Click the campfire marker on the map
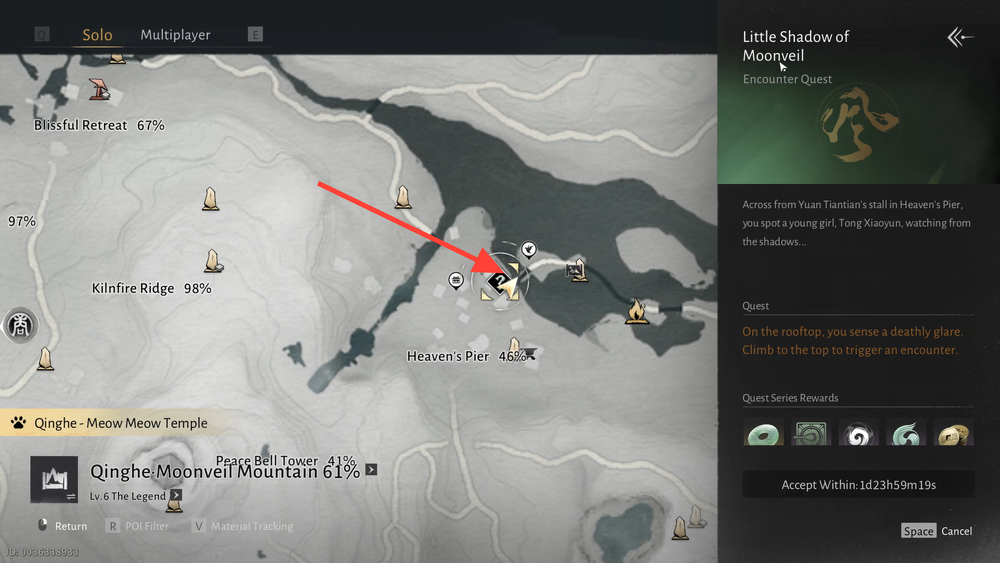Viewport: 1000px width, 563px height. click(x=636, y=312)
